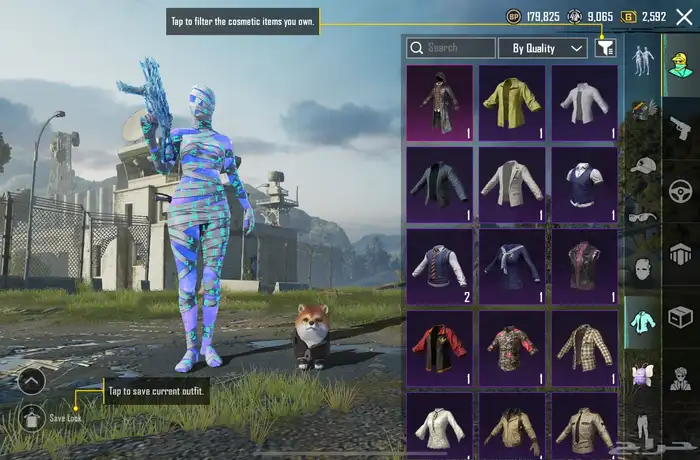This screenshot has width=700, height=460.
Task: Select the hooded trench coat outfit
Action: [439, 103]
